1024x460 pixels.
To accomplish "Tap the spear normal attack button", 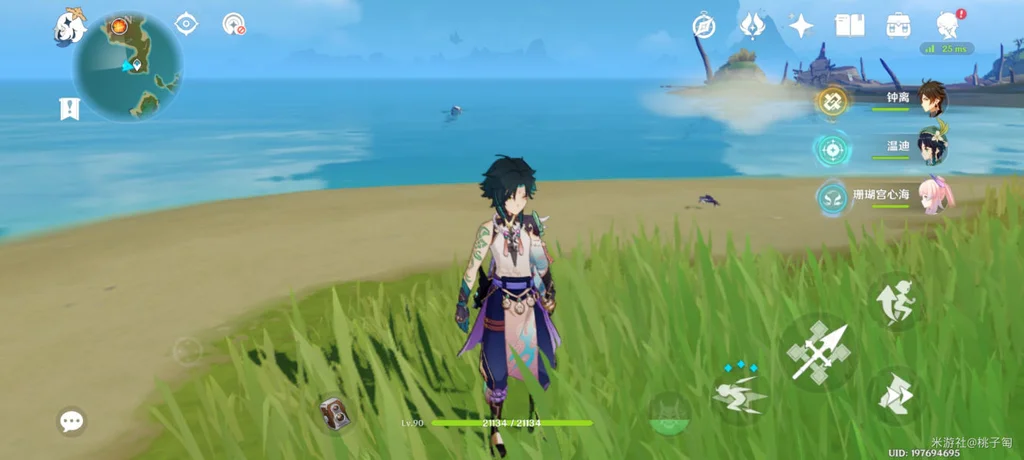I will 818,350.
